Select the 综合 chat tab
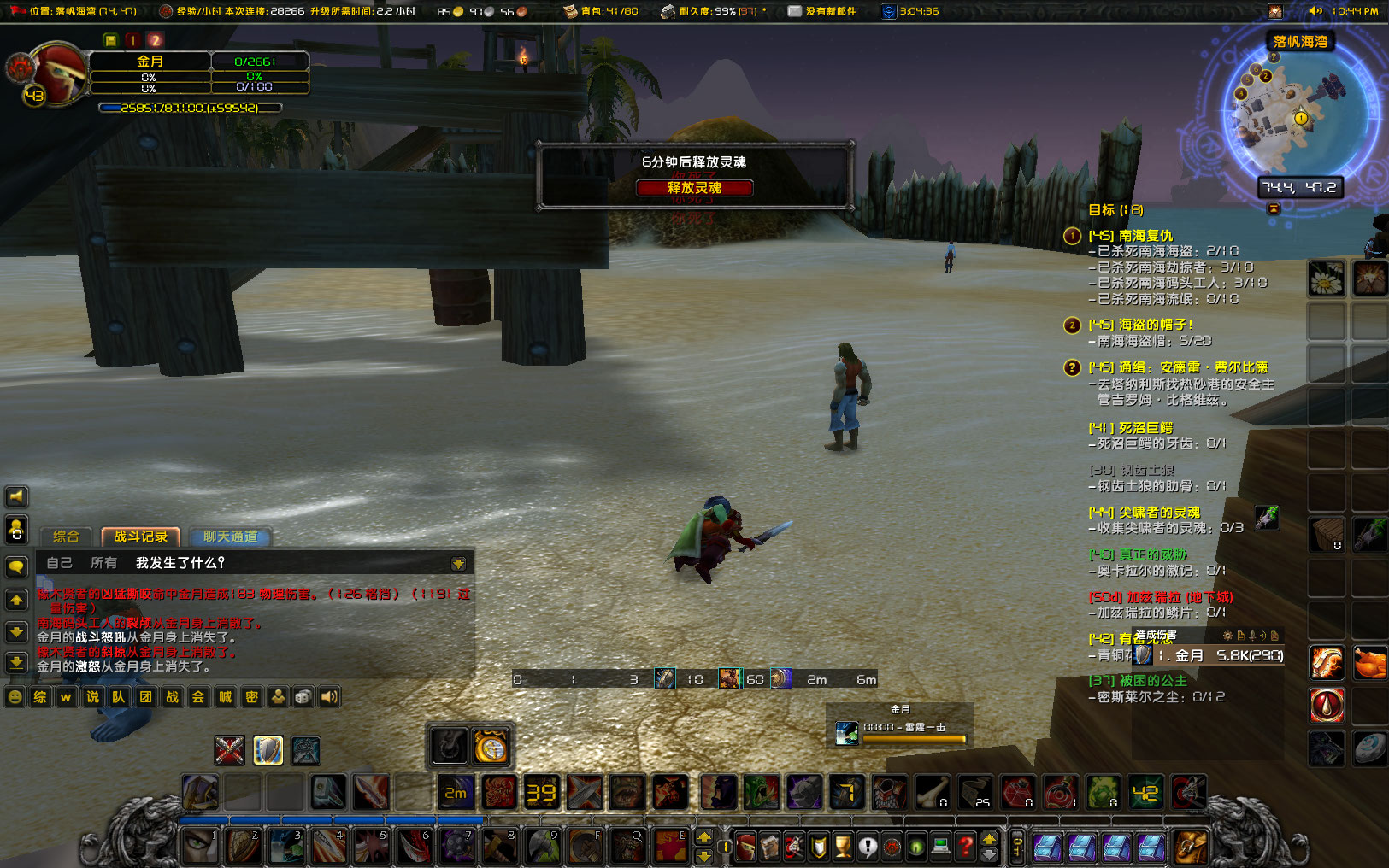The image size is (1389, 868). click(65, 537)
